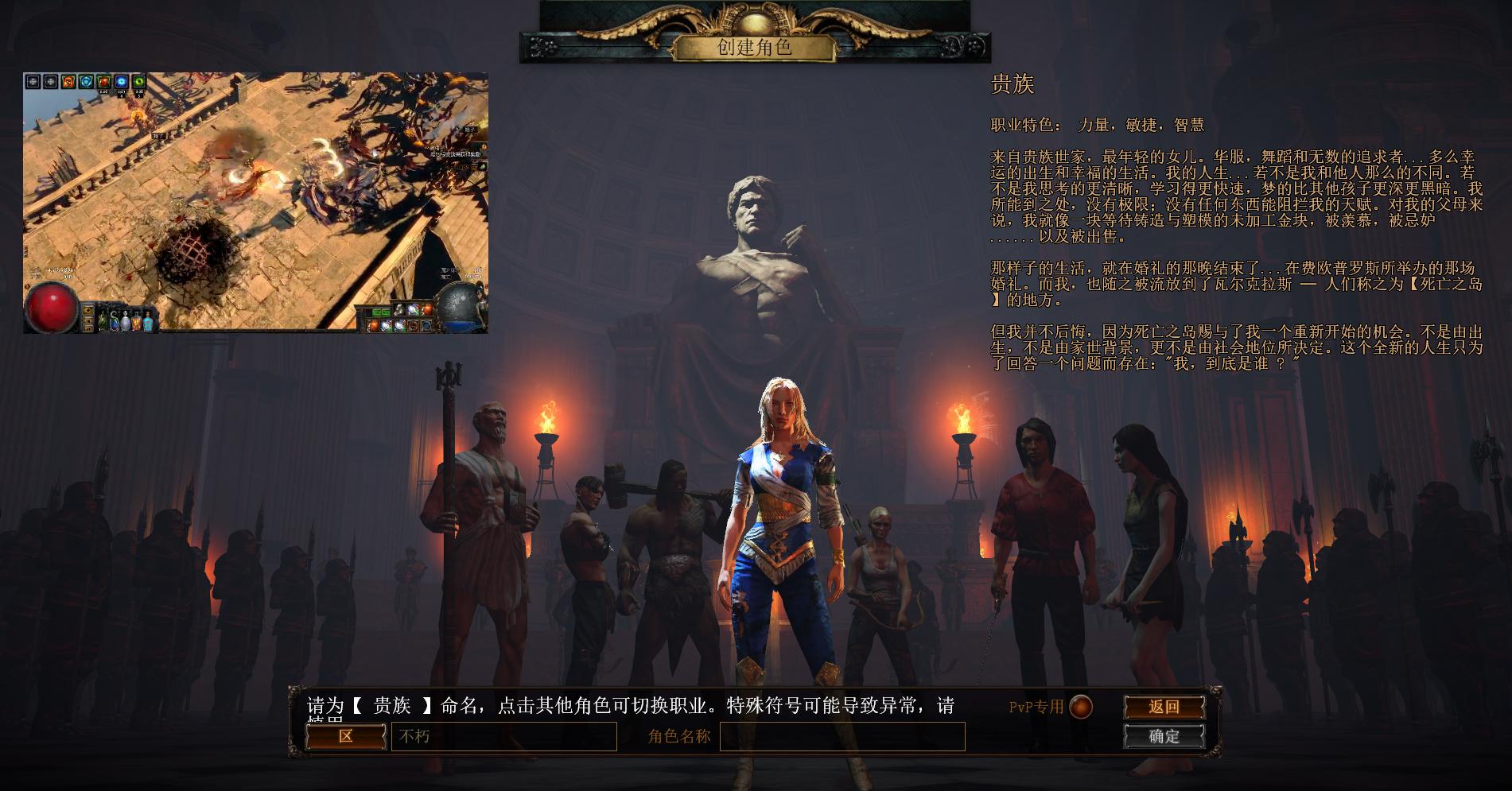Toggle the PvP专用 option

pyautogui.click(x=1080, y=706)
